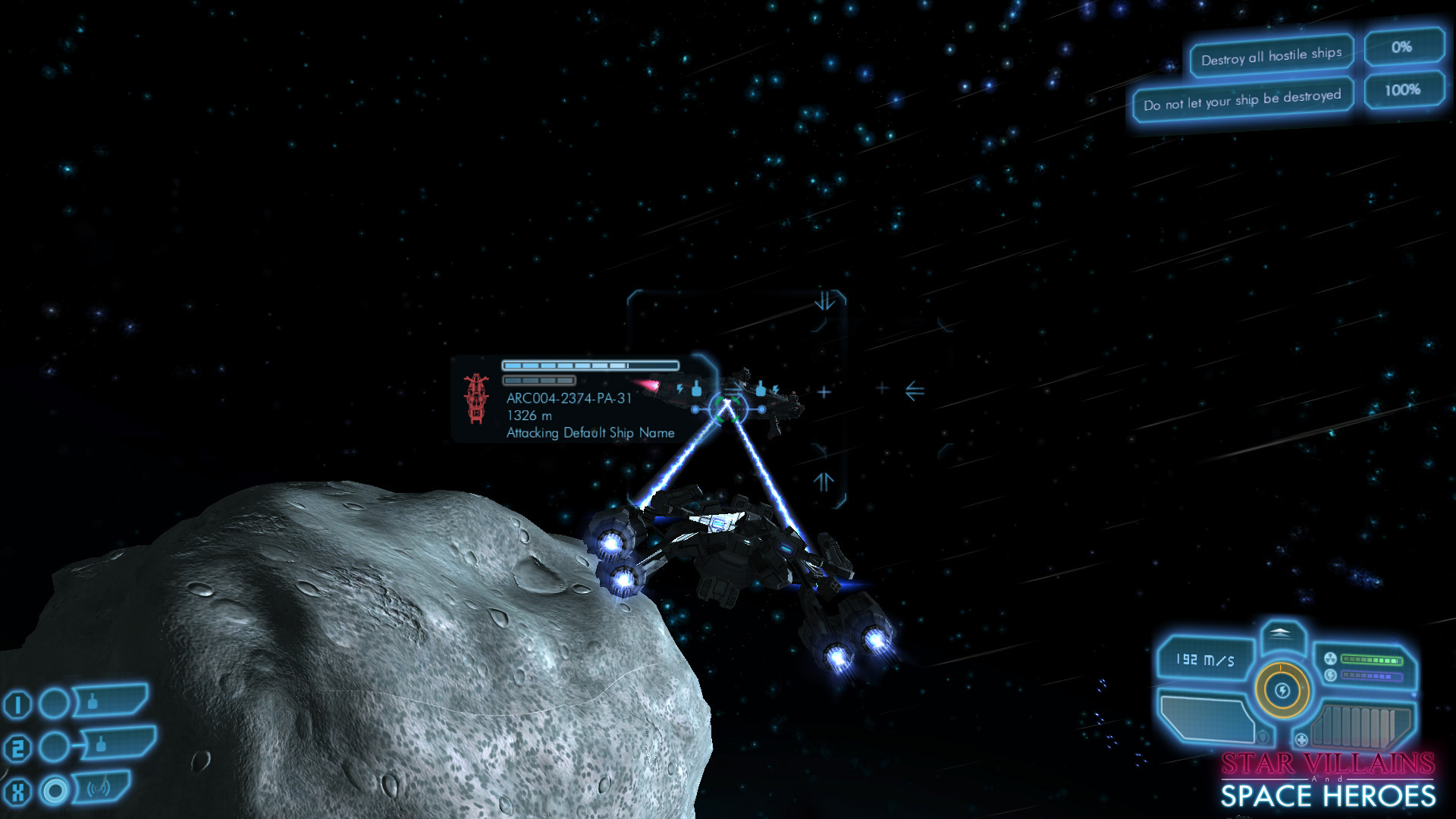Click the radiation reactor icon
1456x819 pixels.
[1330, 658]
